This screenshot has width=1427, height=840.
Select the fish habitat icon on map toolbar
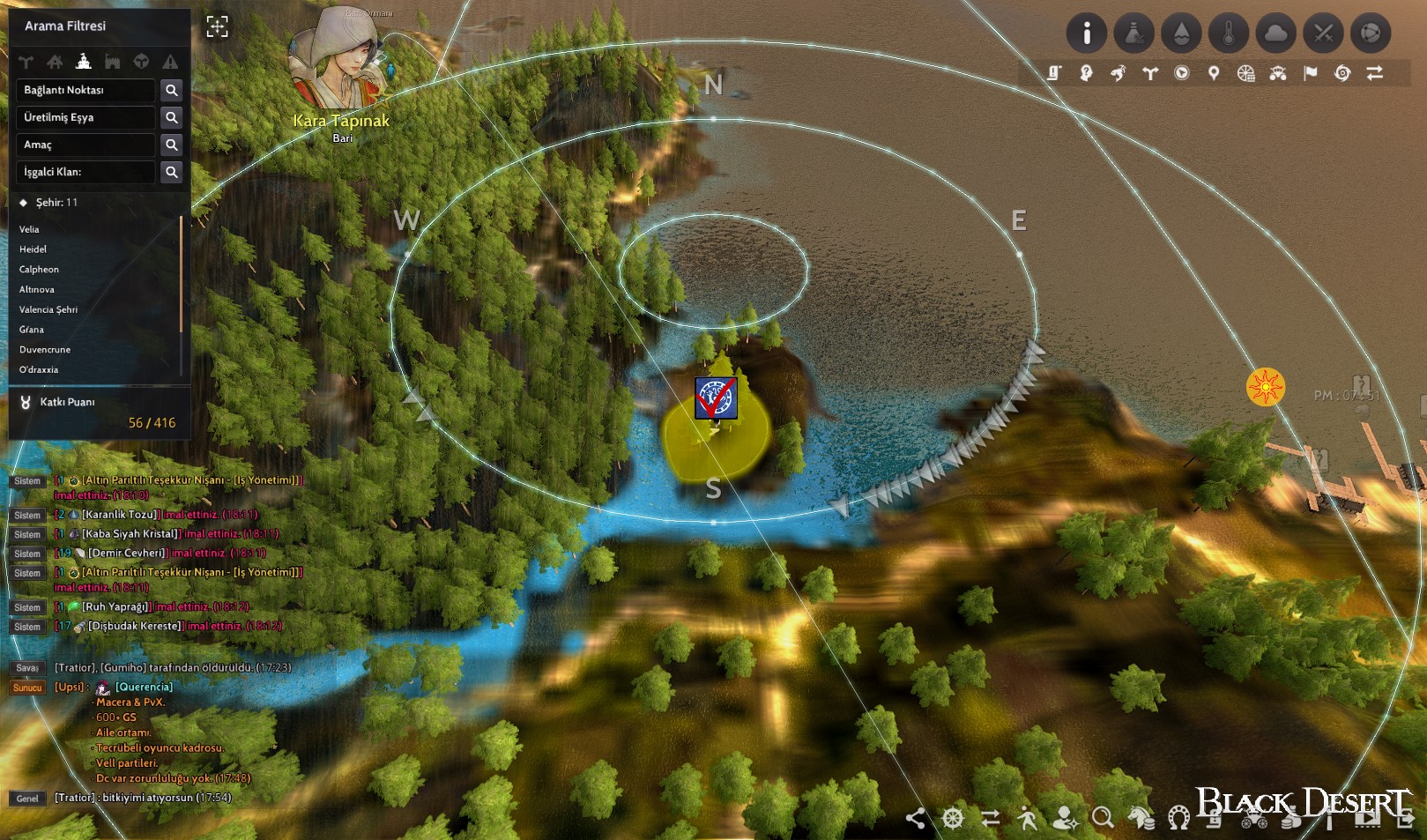[1119, 75]
